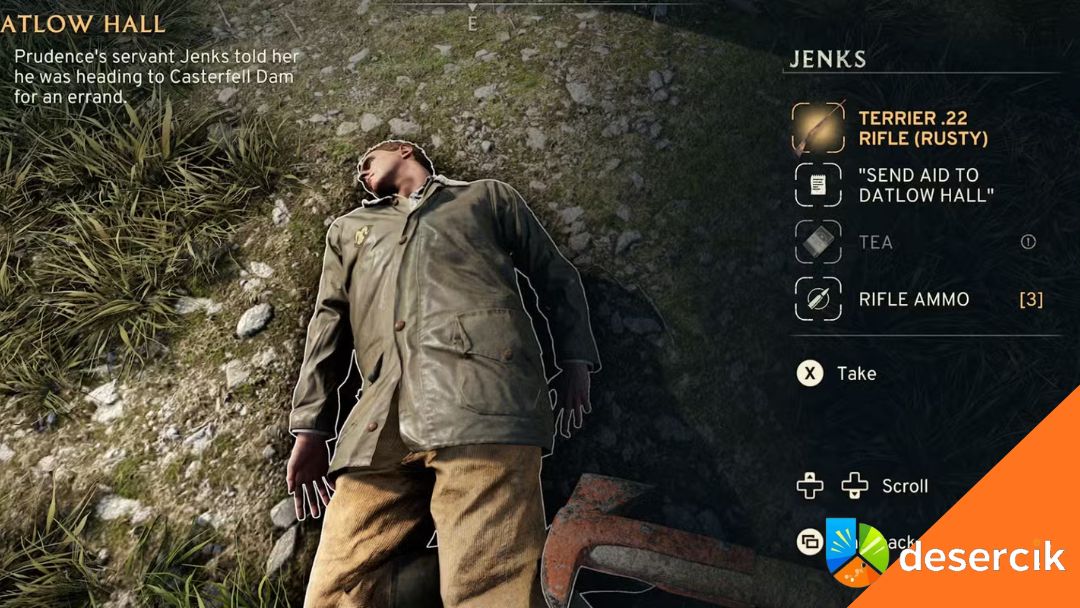Image resolution: width=1080 pixels, height=608 pixels.
Task: Highlight the Rifle Ammo loot row
Action: [x=913, y=299]
